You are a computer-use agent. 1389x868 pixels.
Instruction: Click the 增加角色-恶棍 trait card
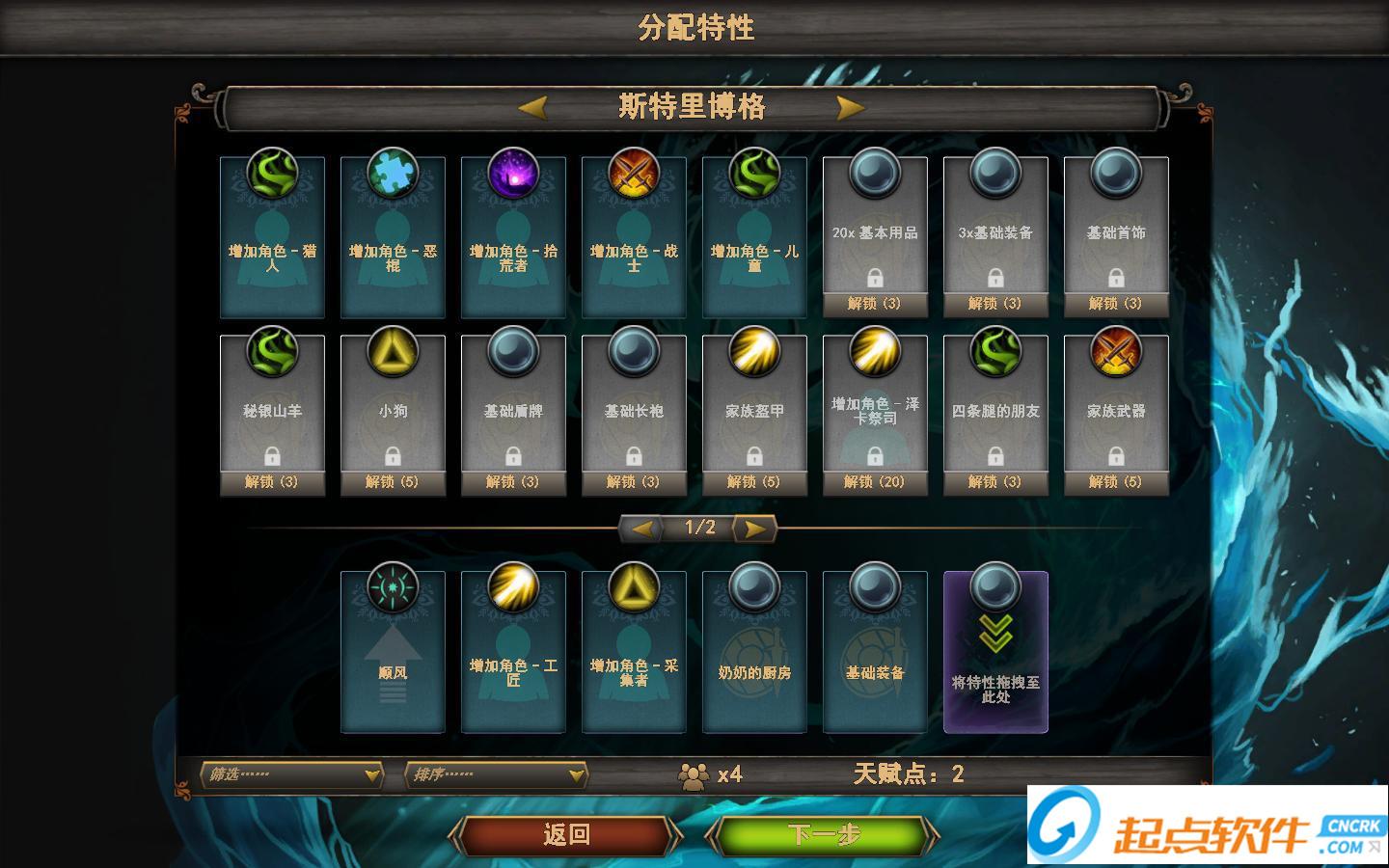393,231
